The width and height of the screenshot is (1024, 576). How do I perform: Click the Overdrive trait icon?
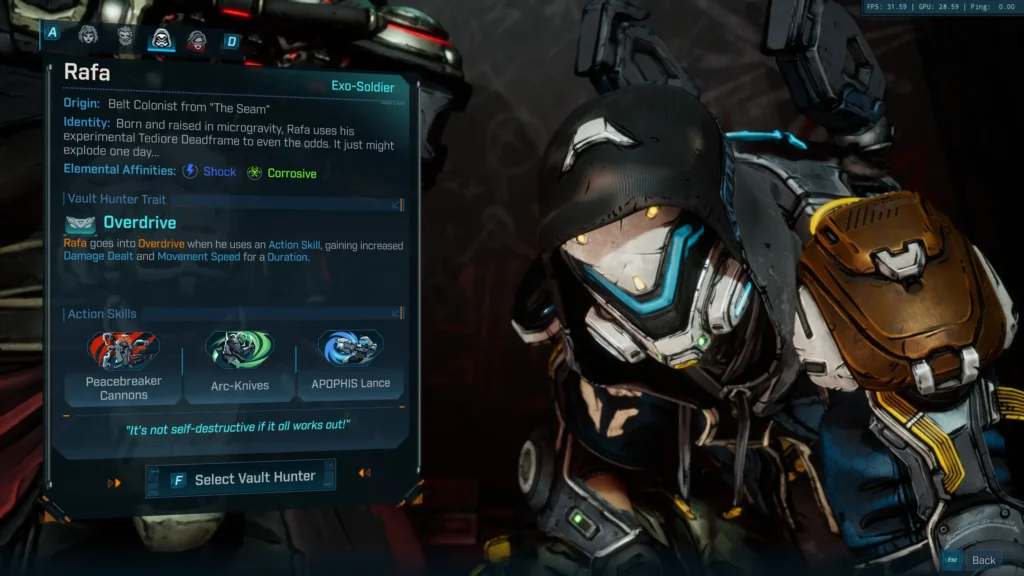coord(81,224)
